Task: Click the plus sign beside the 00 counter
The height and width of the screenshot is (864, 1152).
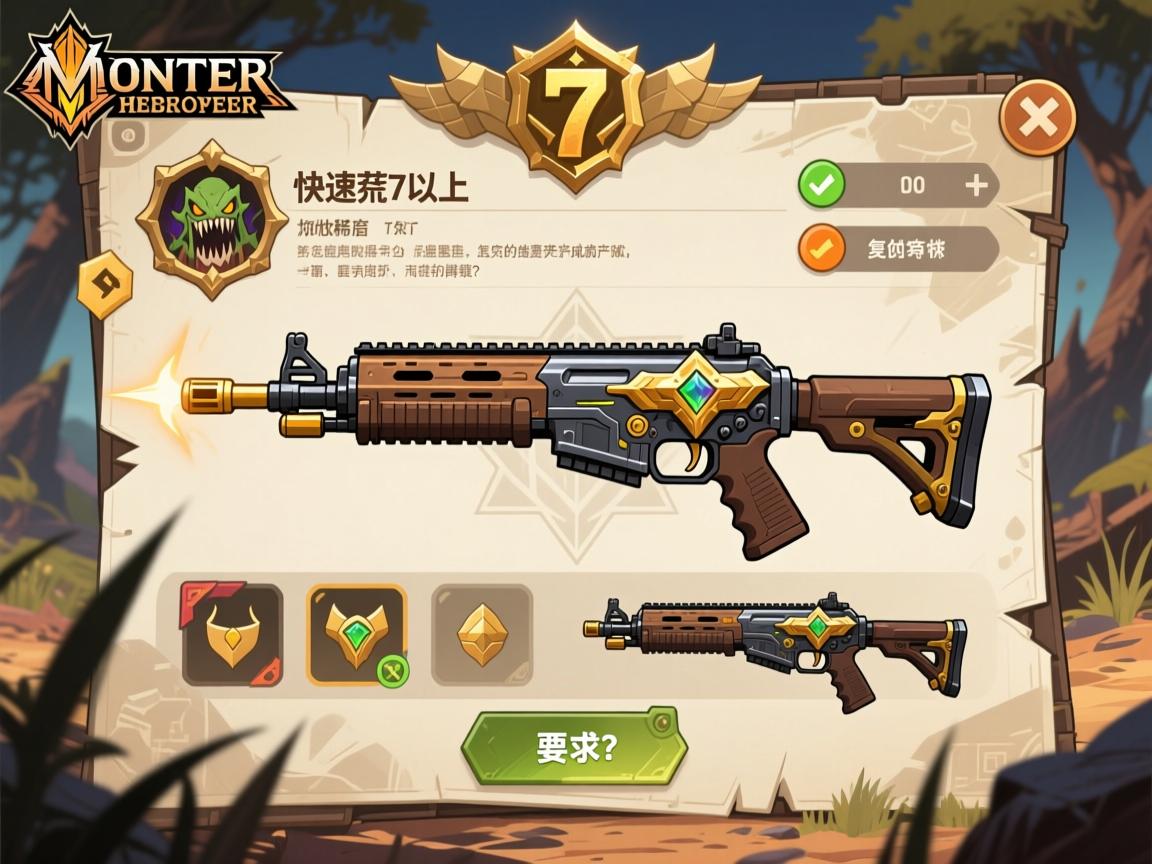Action: coord(976,185)
